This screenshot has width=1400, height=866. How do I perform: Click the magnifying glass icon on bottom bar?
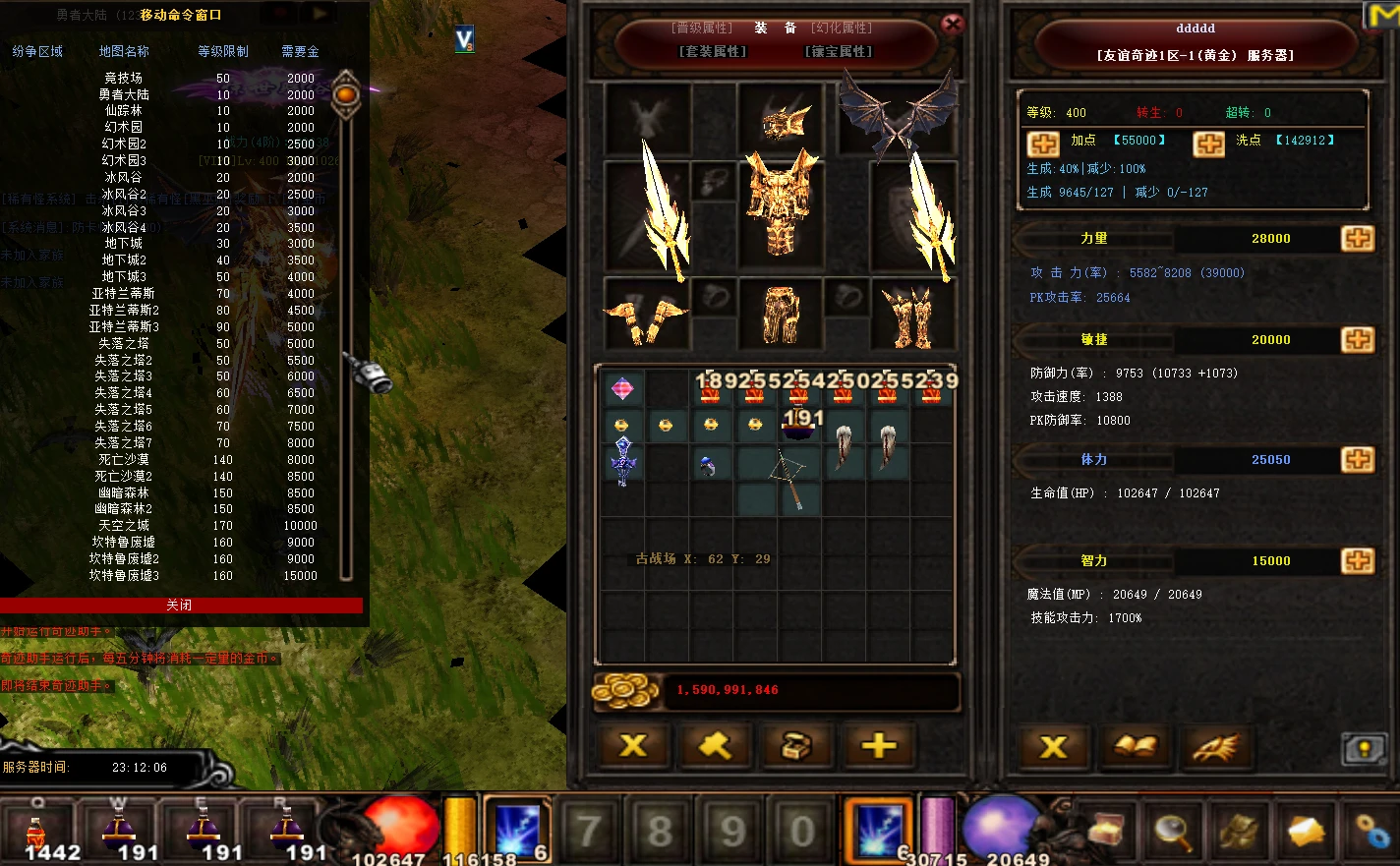(1172, 831)
